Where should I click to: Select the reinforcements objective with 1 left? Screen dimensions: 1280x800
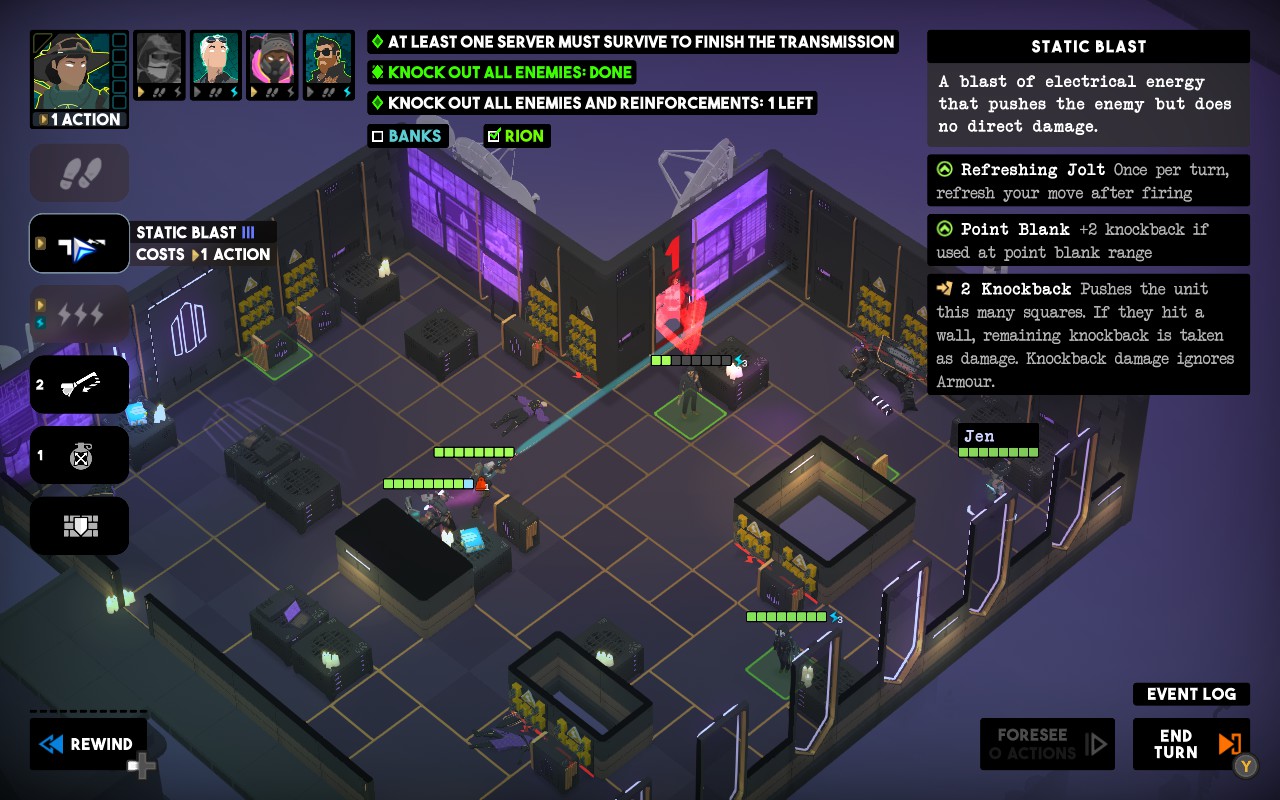tap(592, 103)
